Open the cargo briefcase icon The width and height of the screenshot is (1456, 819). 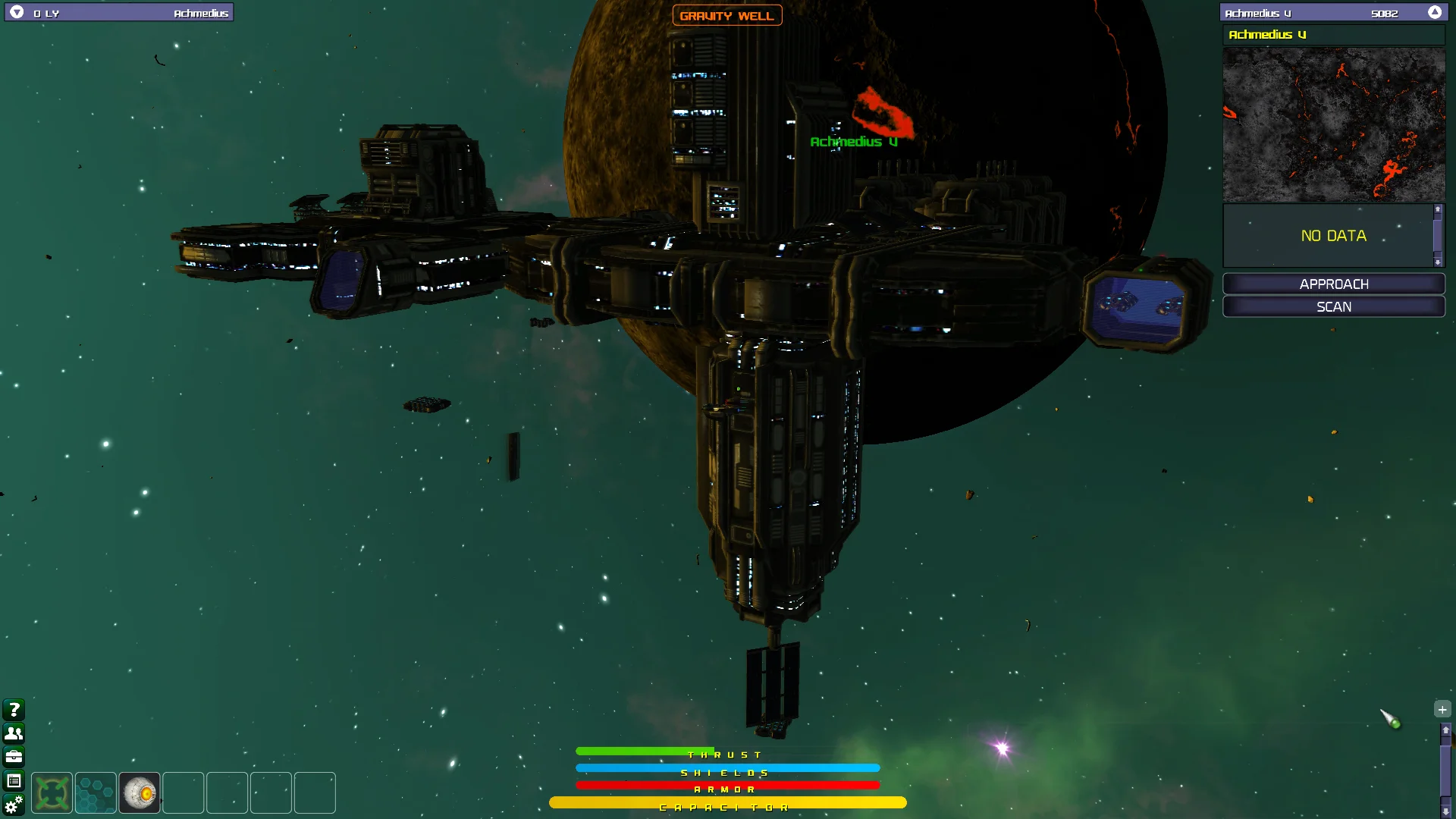(14, 756)
